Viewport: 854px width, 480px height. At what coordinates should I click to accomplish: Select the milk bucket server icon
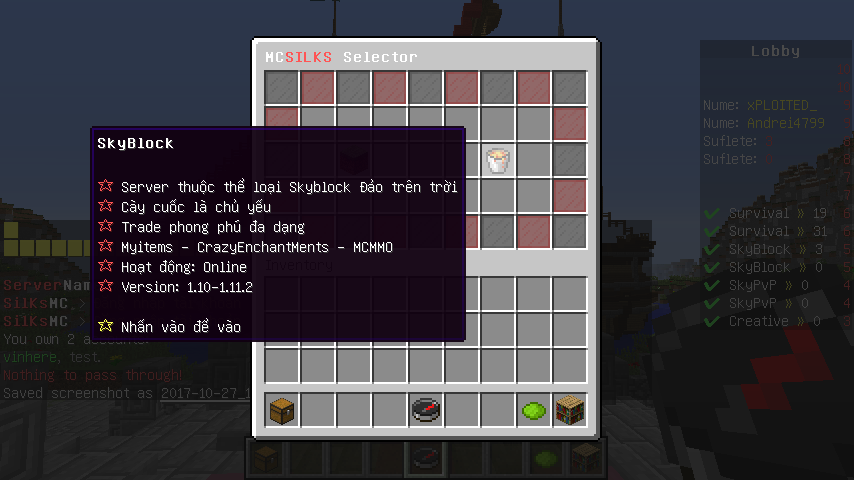tap(498, 160)
